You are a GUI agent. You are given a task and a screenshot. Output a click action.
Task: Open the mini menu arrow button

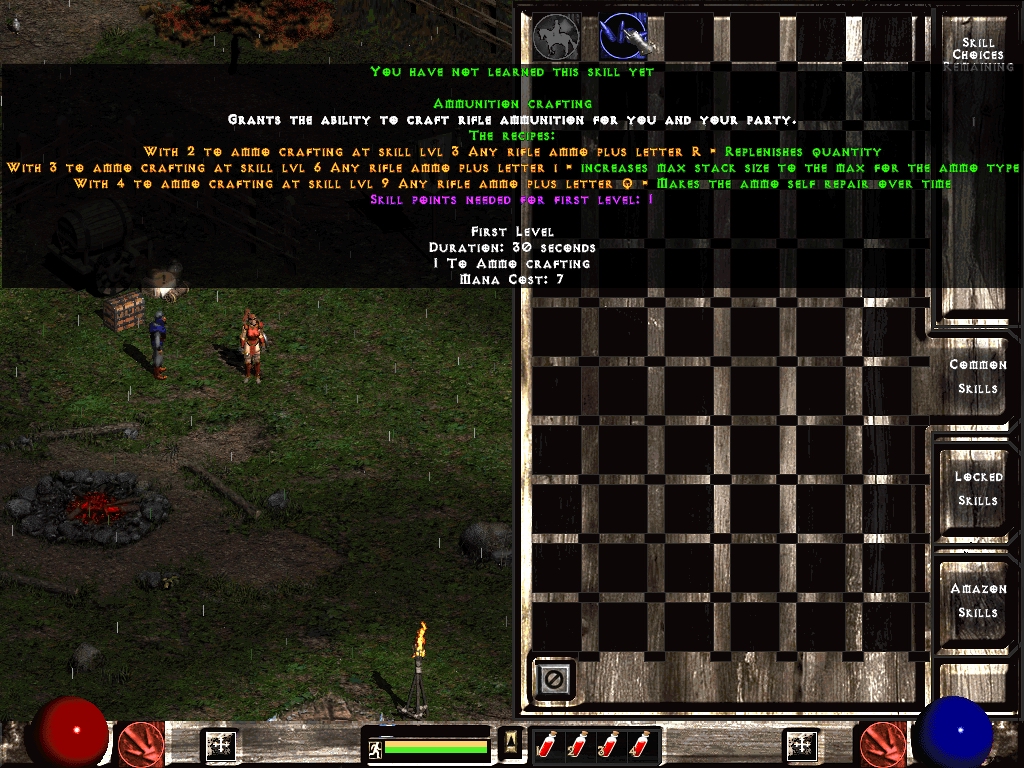(511, 741)
